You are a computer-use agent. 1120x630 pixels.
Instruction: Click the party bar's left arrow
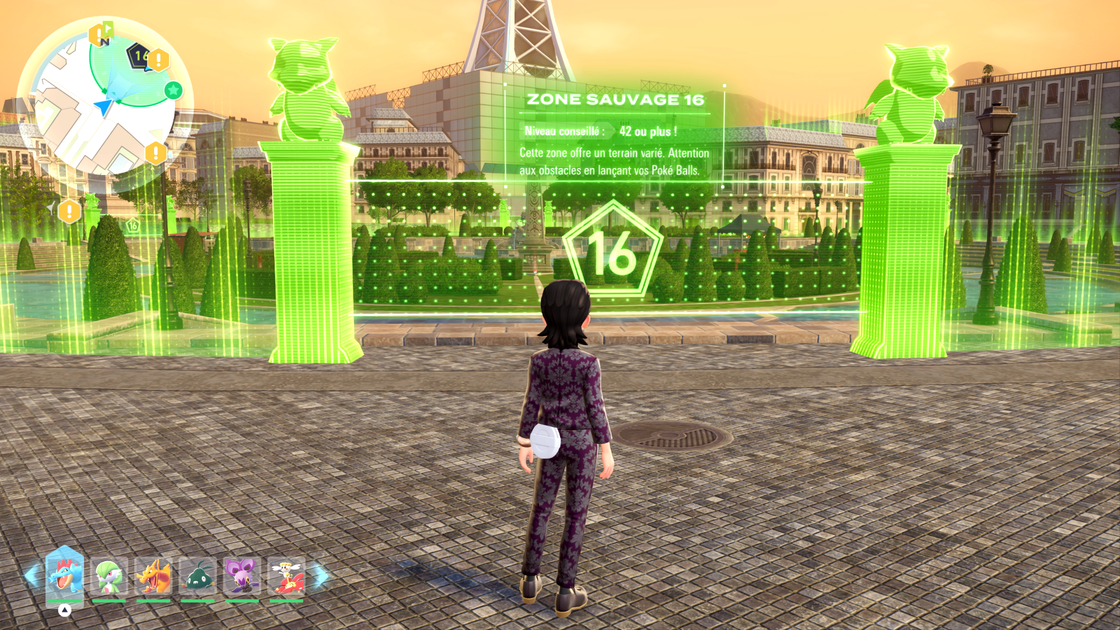[32, 576]
